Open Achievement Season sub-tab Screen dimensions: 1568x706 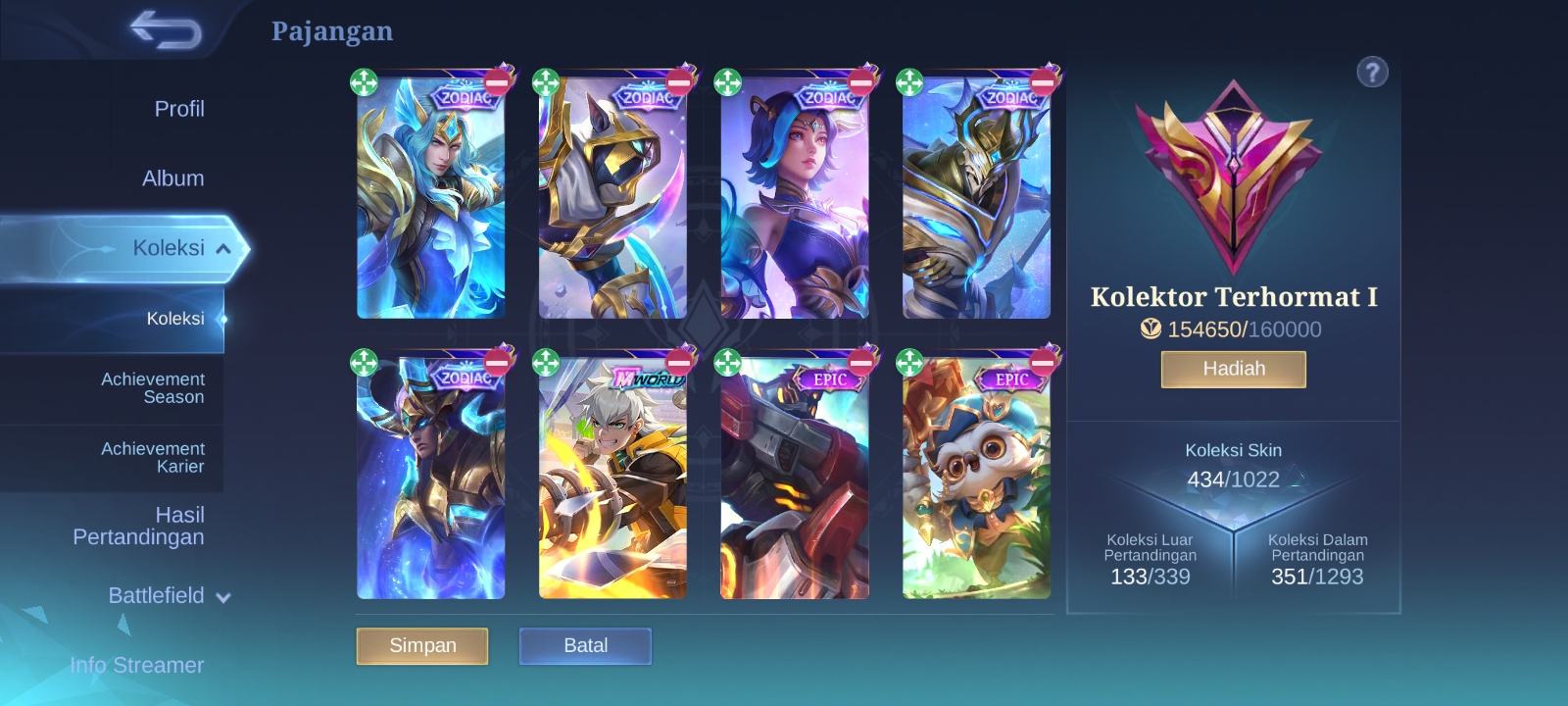(x=152, y=388)
